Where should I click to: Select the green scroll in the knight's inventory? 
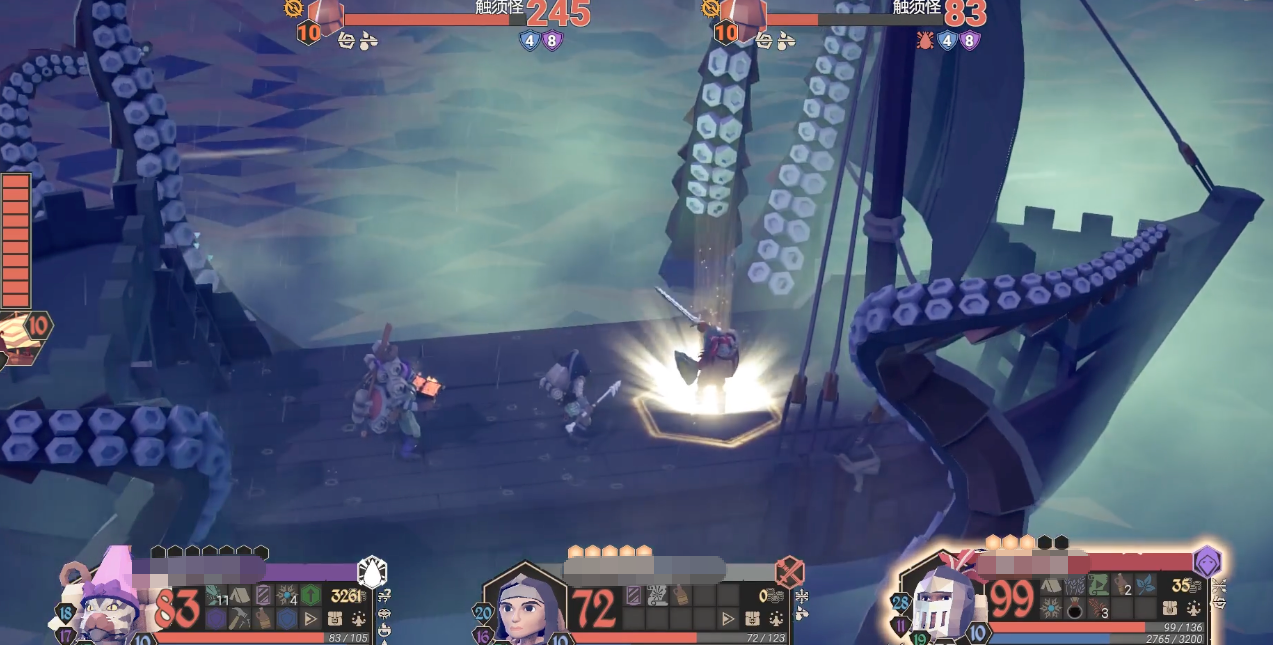[x=1098, y=585]
